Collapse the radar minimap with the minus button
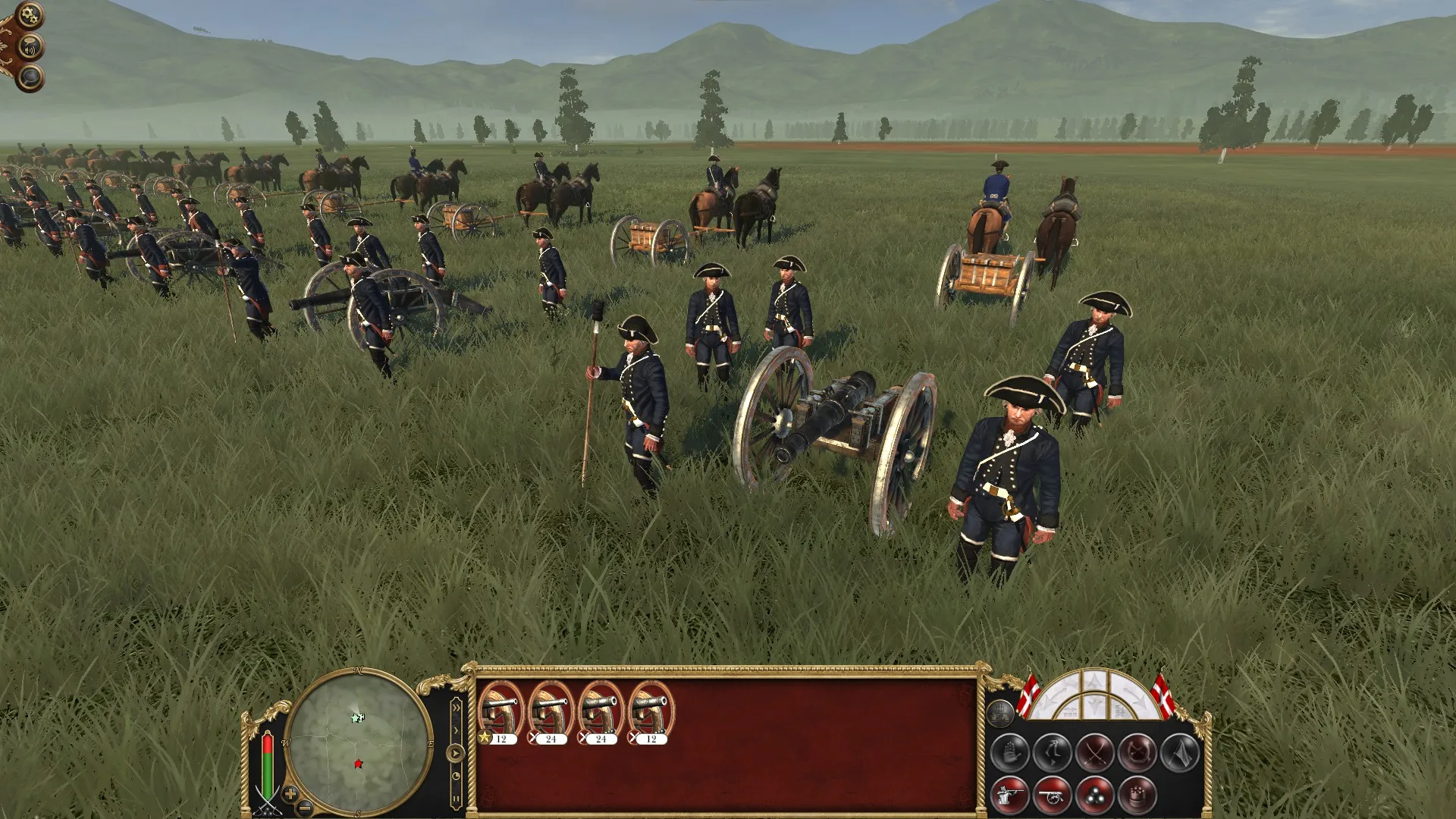 304,809
